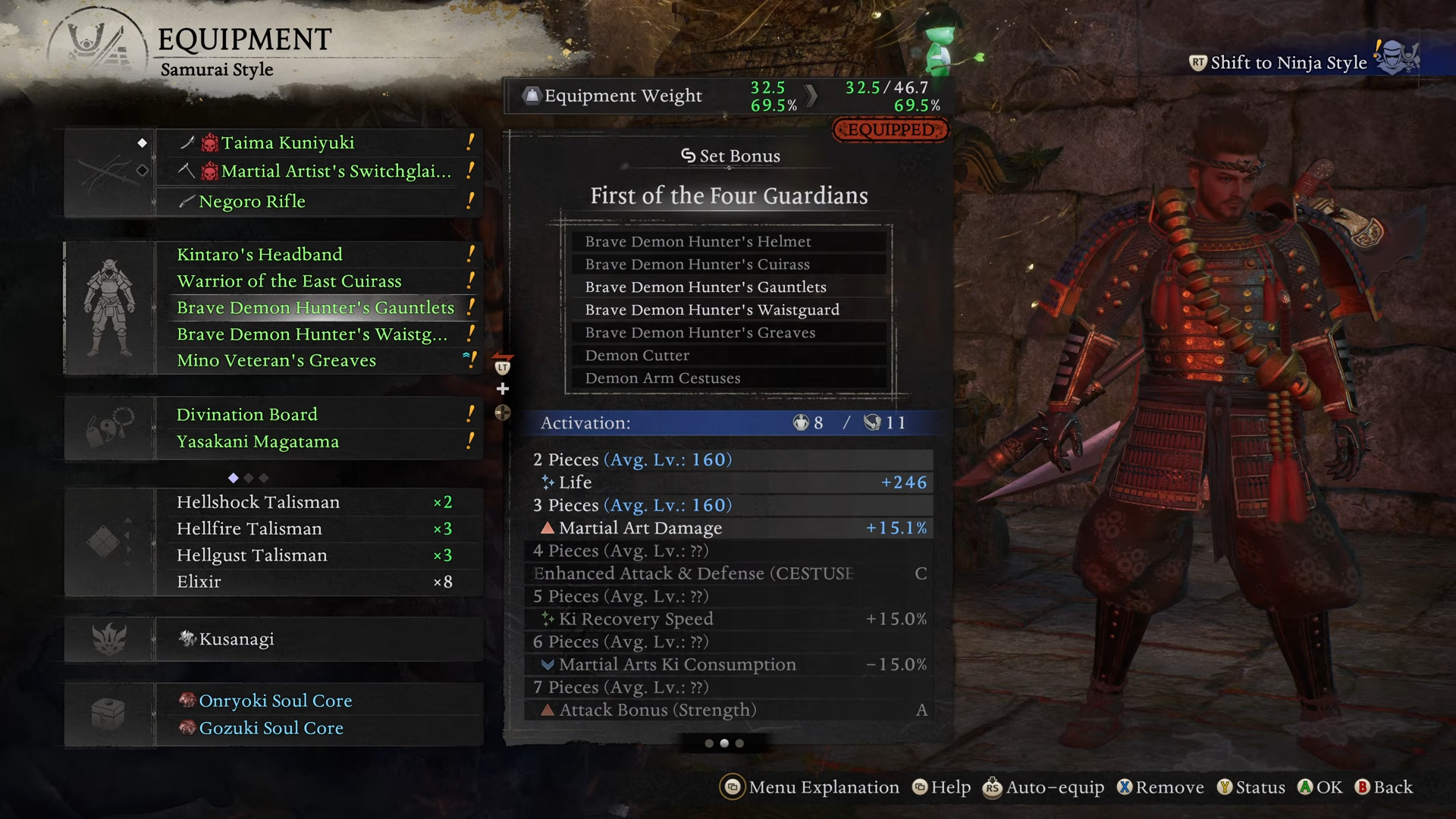The width and height of the screenshot is (1456, 819).
Task: Go Back from equipment menu
Action: point(1384,787)
